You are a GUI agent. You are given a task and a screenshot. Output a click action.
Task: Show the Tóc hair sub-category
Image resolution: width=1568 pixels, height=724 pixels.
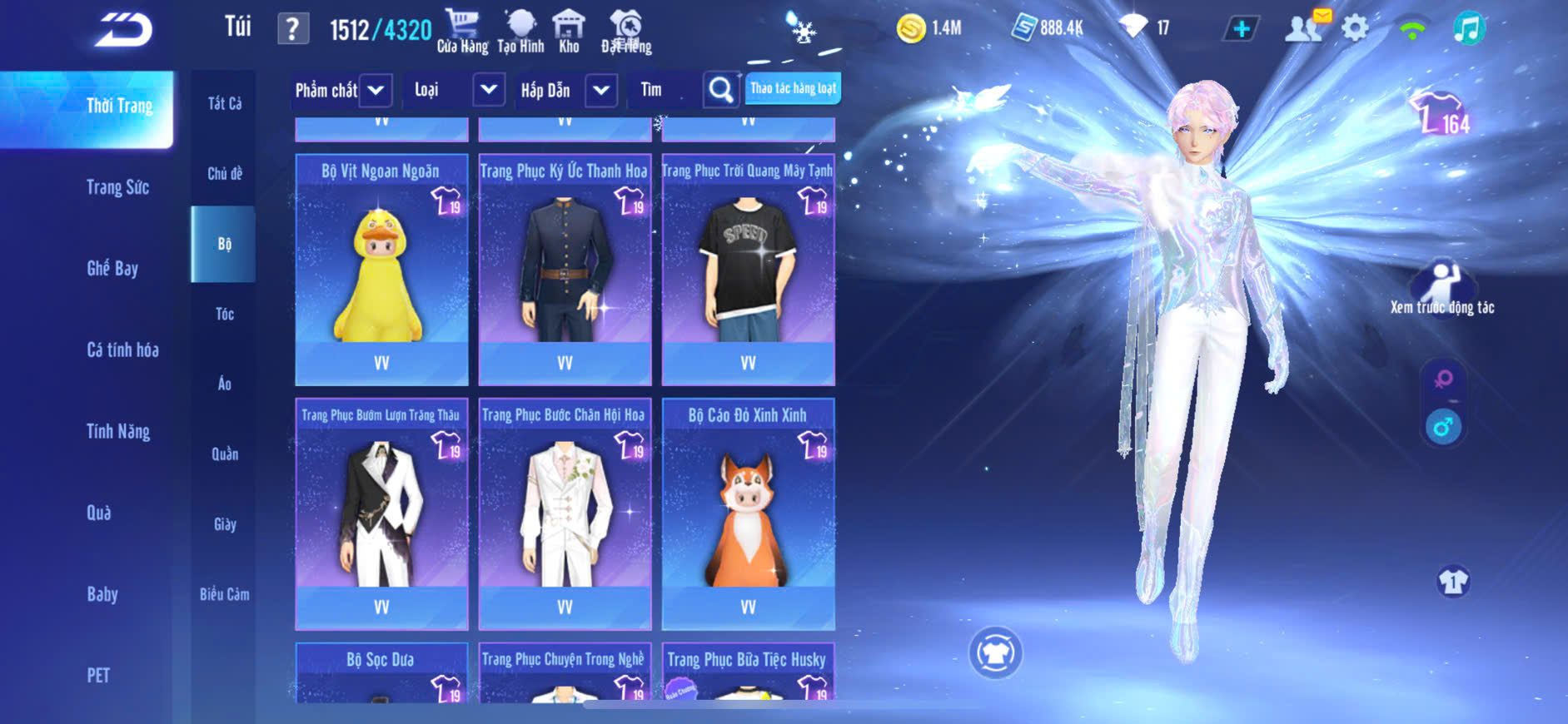[224, 314]
